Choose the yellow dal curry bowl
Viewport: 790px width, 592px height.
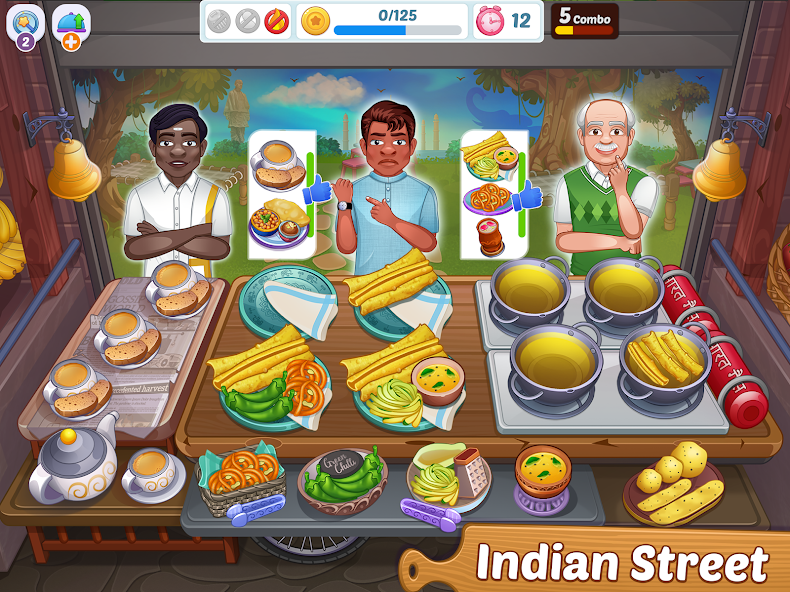click(x=543, y=471)
